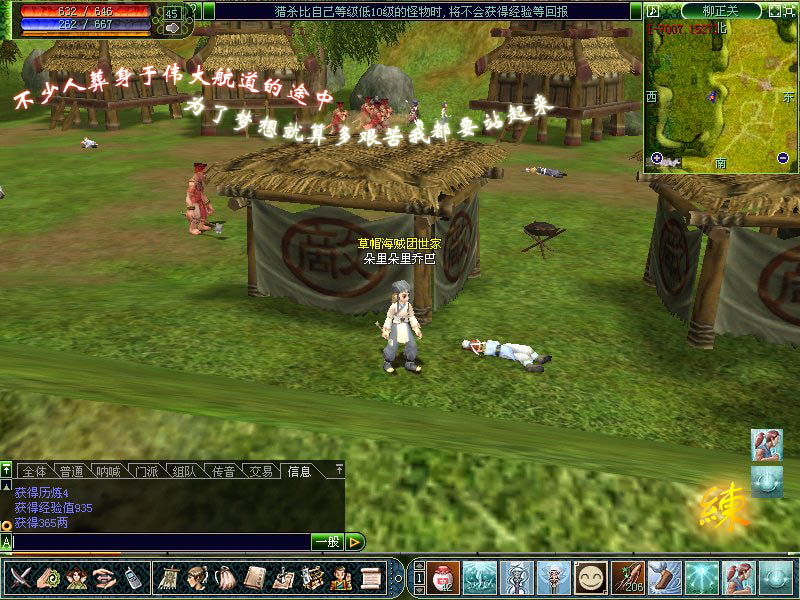Image resolution: width=800 pixels, height=600 pixels.
Task: Use the red potion jar hotbar slot
Action: tap(441, 578)
